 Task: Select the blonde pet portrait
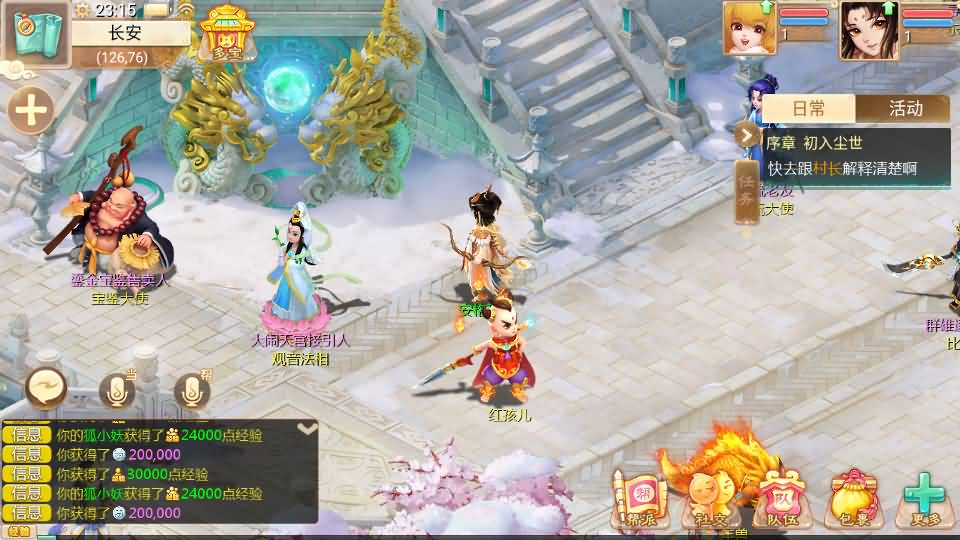pyautogui.click(x=749, y=28)
